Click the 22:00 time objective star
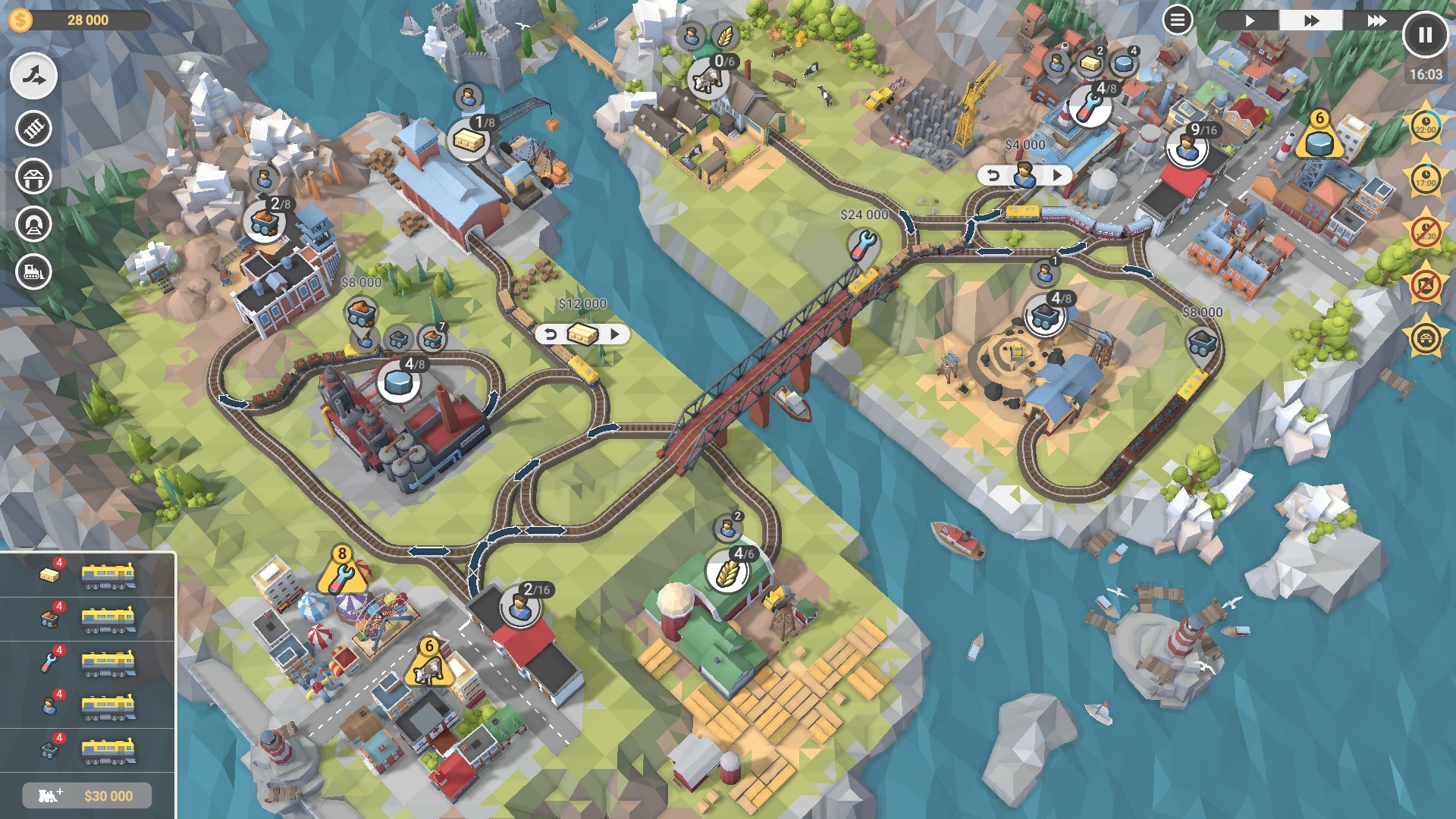This screenshot has height=819, width=1456. (x=1426, y=127)
